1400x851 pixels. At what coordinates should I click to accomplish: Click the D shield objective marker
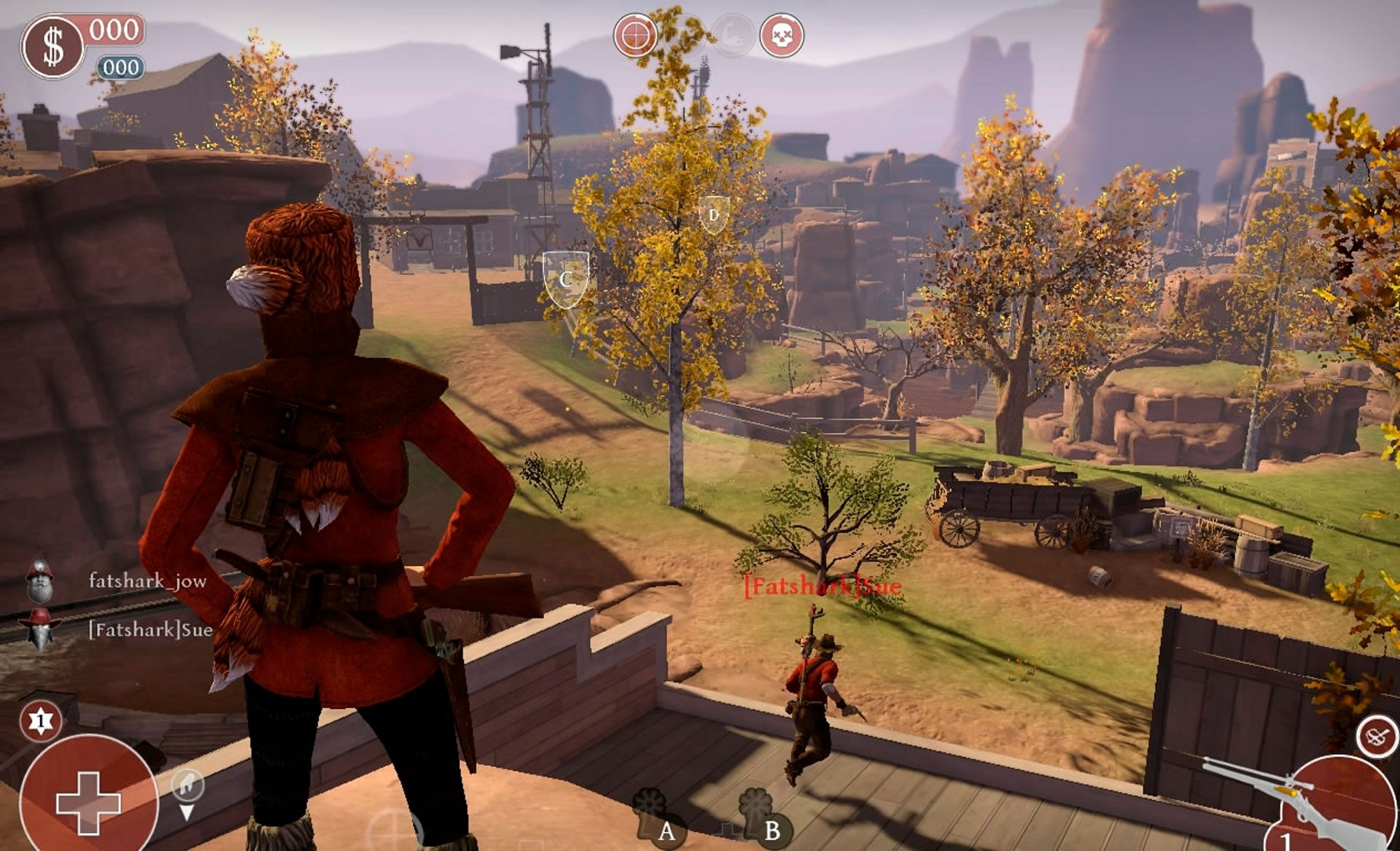click(x=713, y=215)
